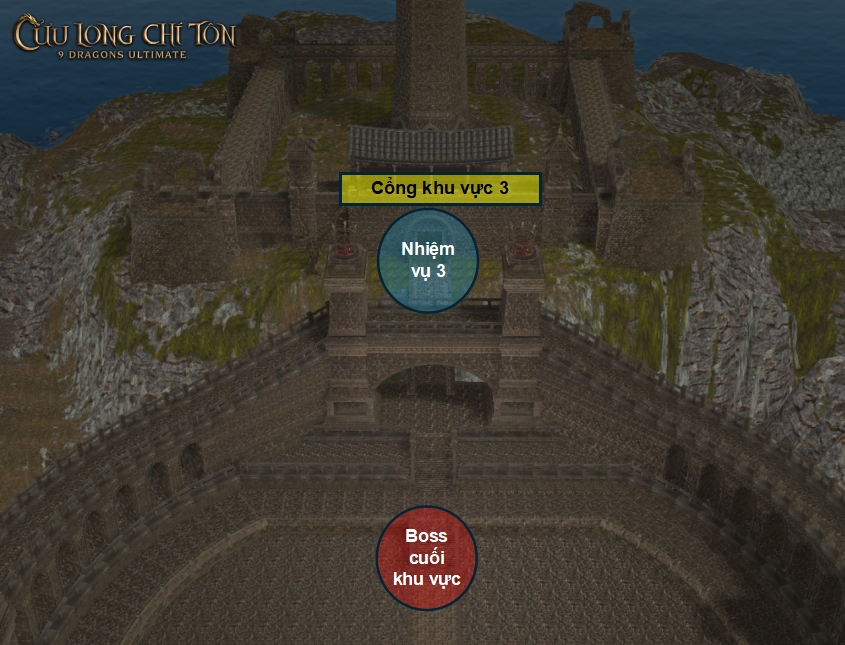The height and width of the screenshot is (645, 845).
Task: Click the Cổng khu vực 3 label
Action: coord(440,189)
